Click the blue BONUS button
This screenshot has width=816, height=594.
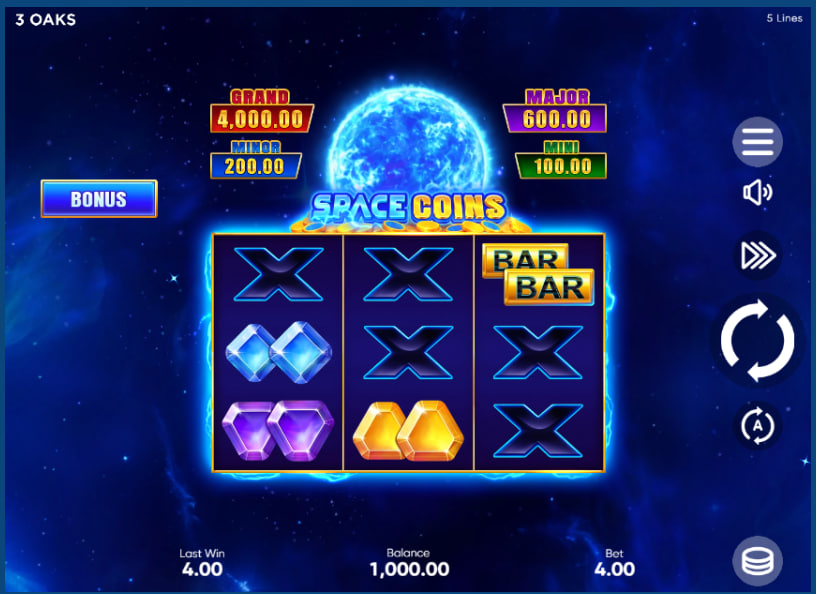pos(99,199)
